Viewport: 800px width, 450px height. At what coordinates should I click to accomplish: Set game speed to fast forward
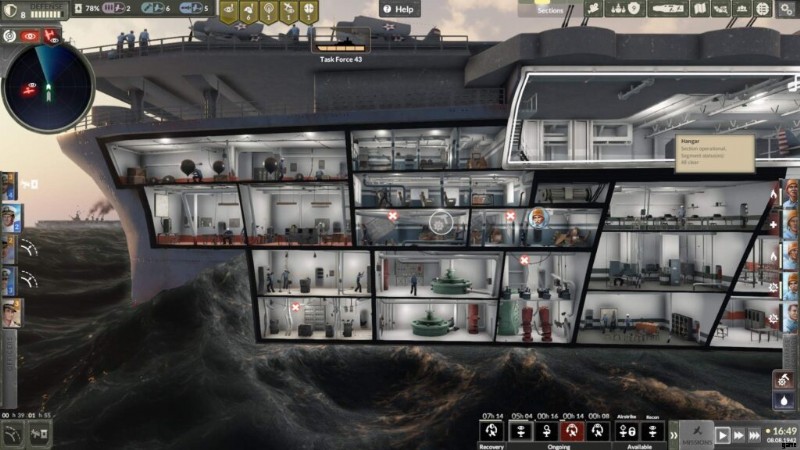coord(740,435)
